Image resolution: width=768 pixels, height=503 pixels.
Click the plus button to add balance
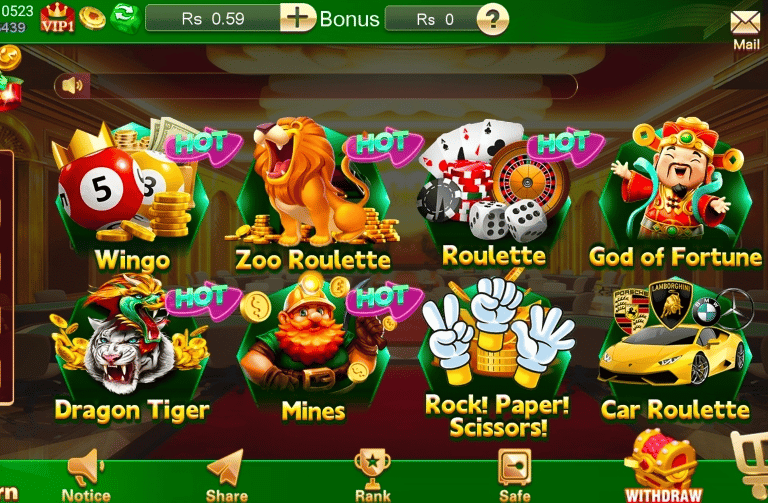tap(297, 18)
